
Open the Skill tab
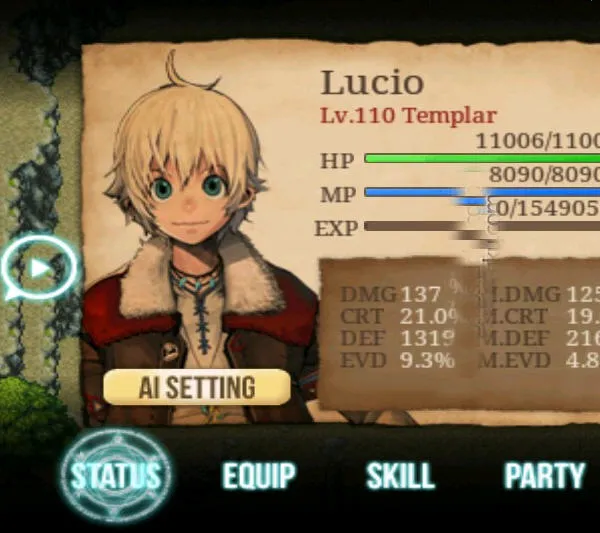400,476
